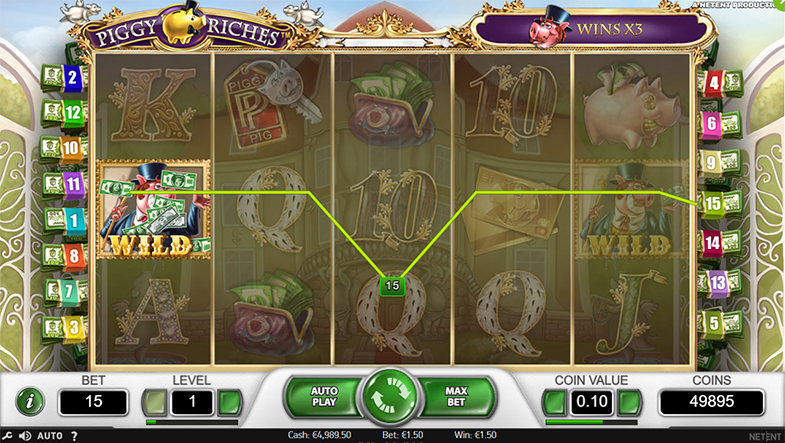
Task: Select payline marker 4
Action: click(713, 83)
